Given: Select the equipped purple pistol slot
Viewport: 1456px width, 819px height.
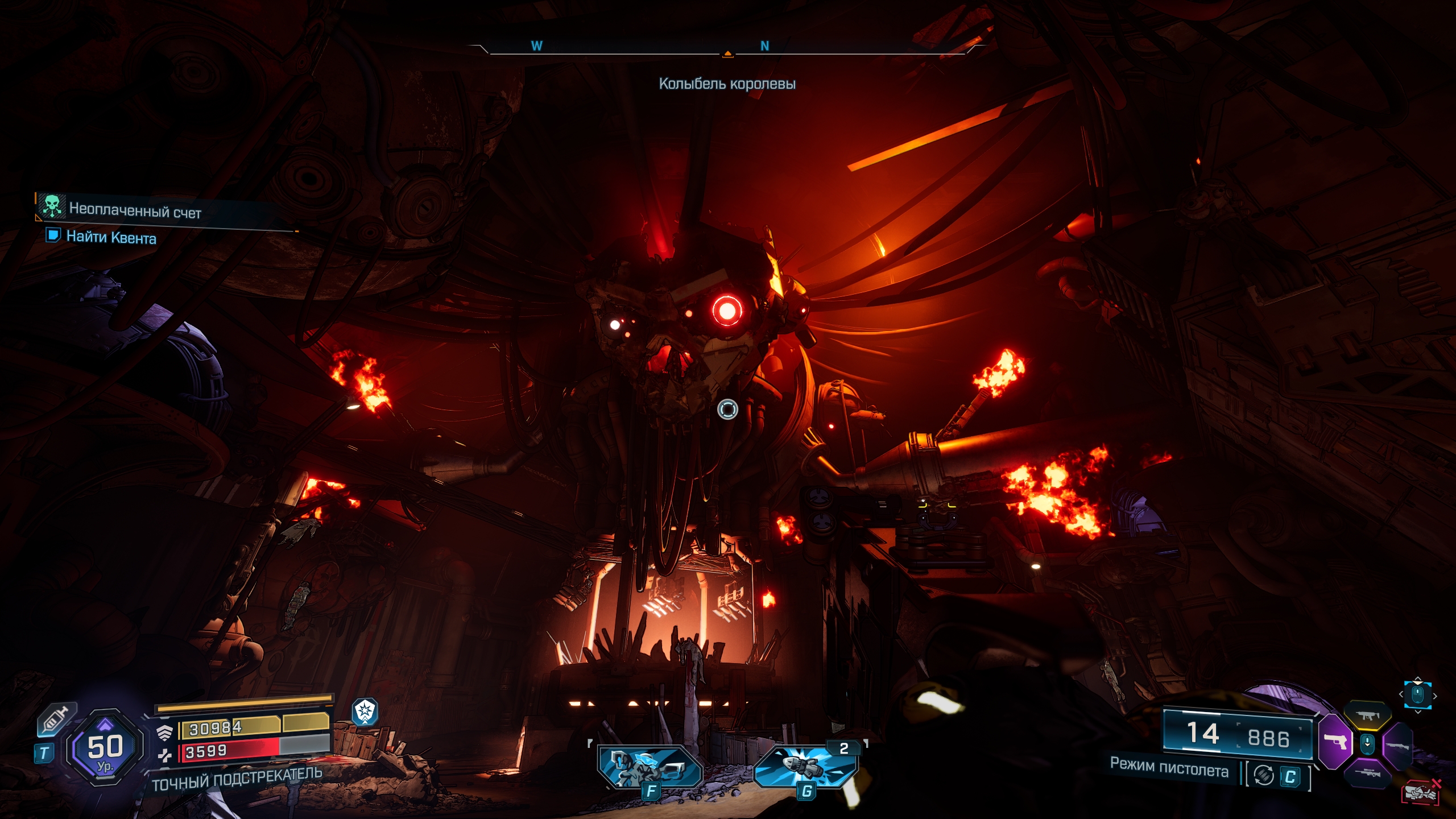Looking at the screenshot, I should pos(1334,741).
